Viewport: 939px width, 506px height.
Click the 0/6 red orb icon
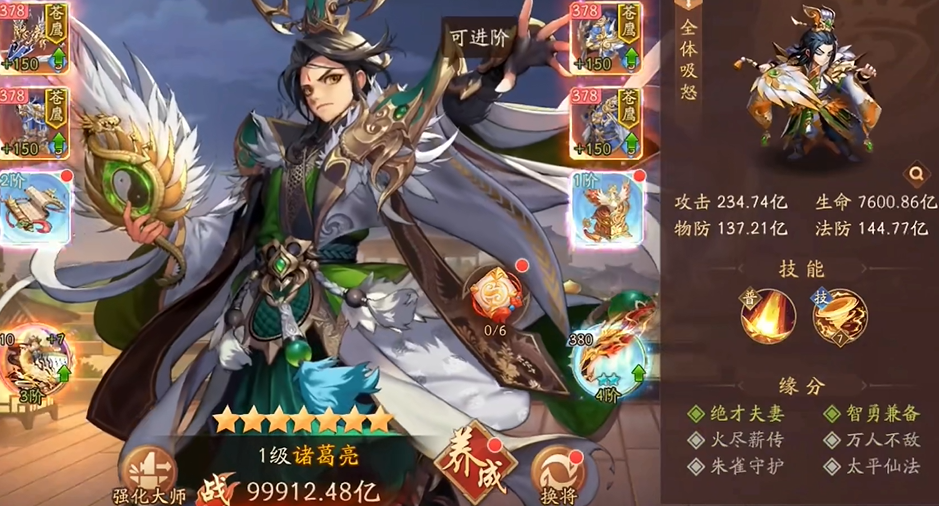tap(493, 295)
